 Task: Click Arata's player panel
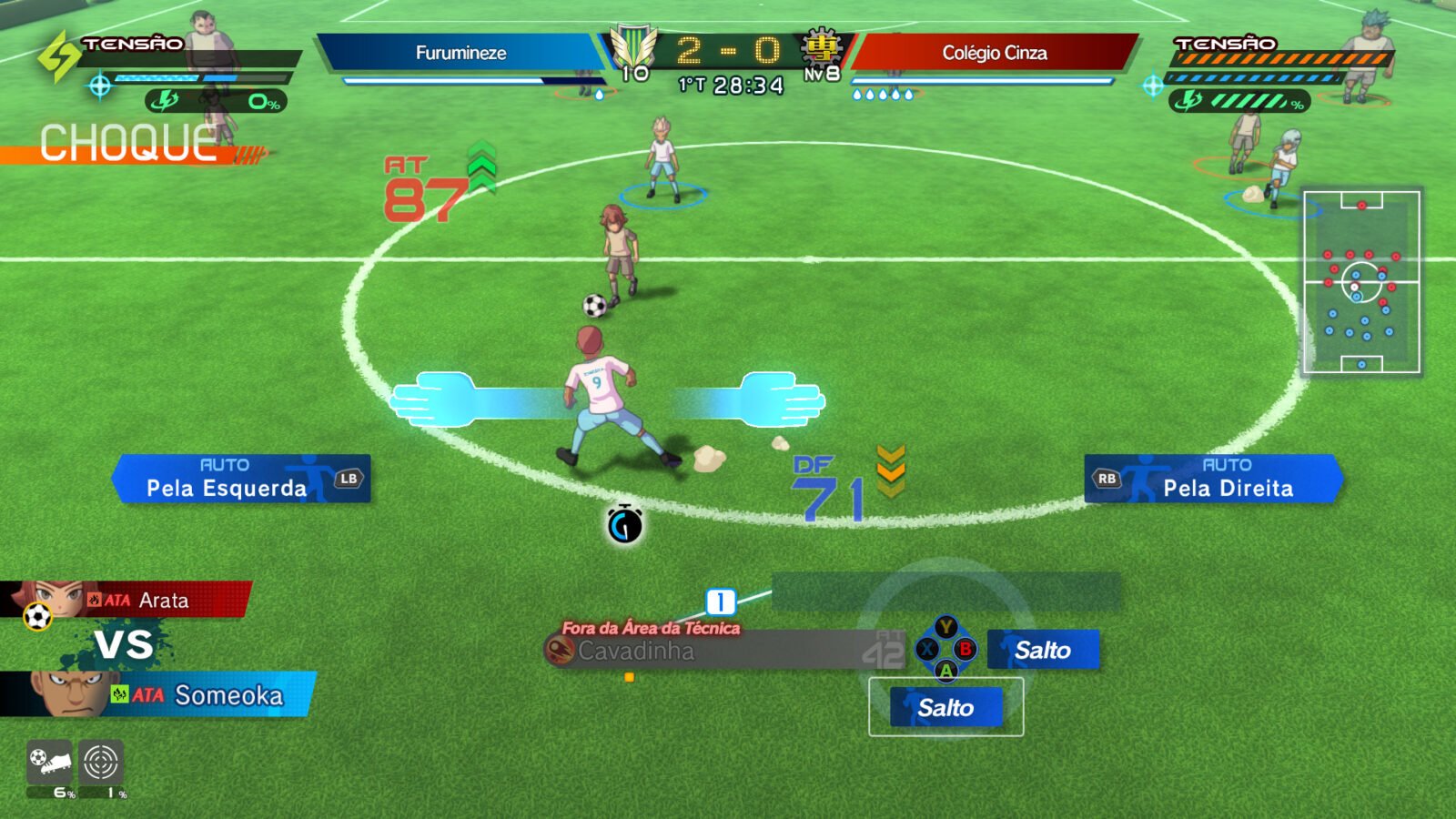coord(126,600)
